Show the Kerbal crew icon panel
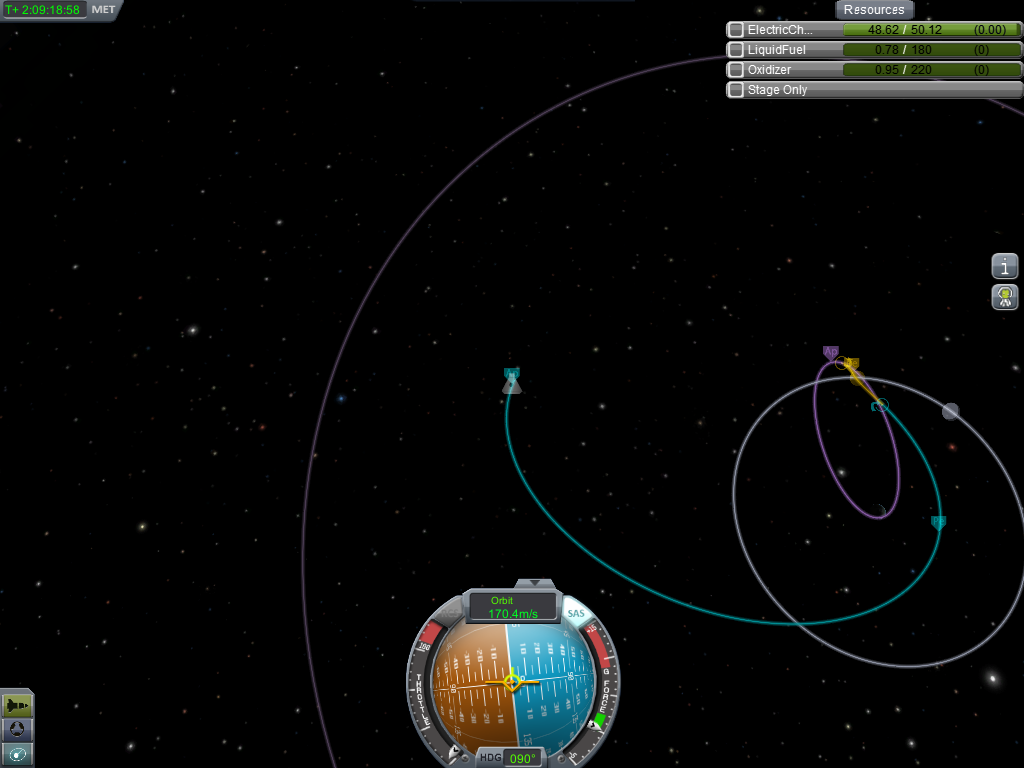Screen dimensions: 1024x768 click(x=1004, y=296)
